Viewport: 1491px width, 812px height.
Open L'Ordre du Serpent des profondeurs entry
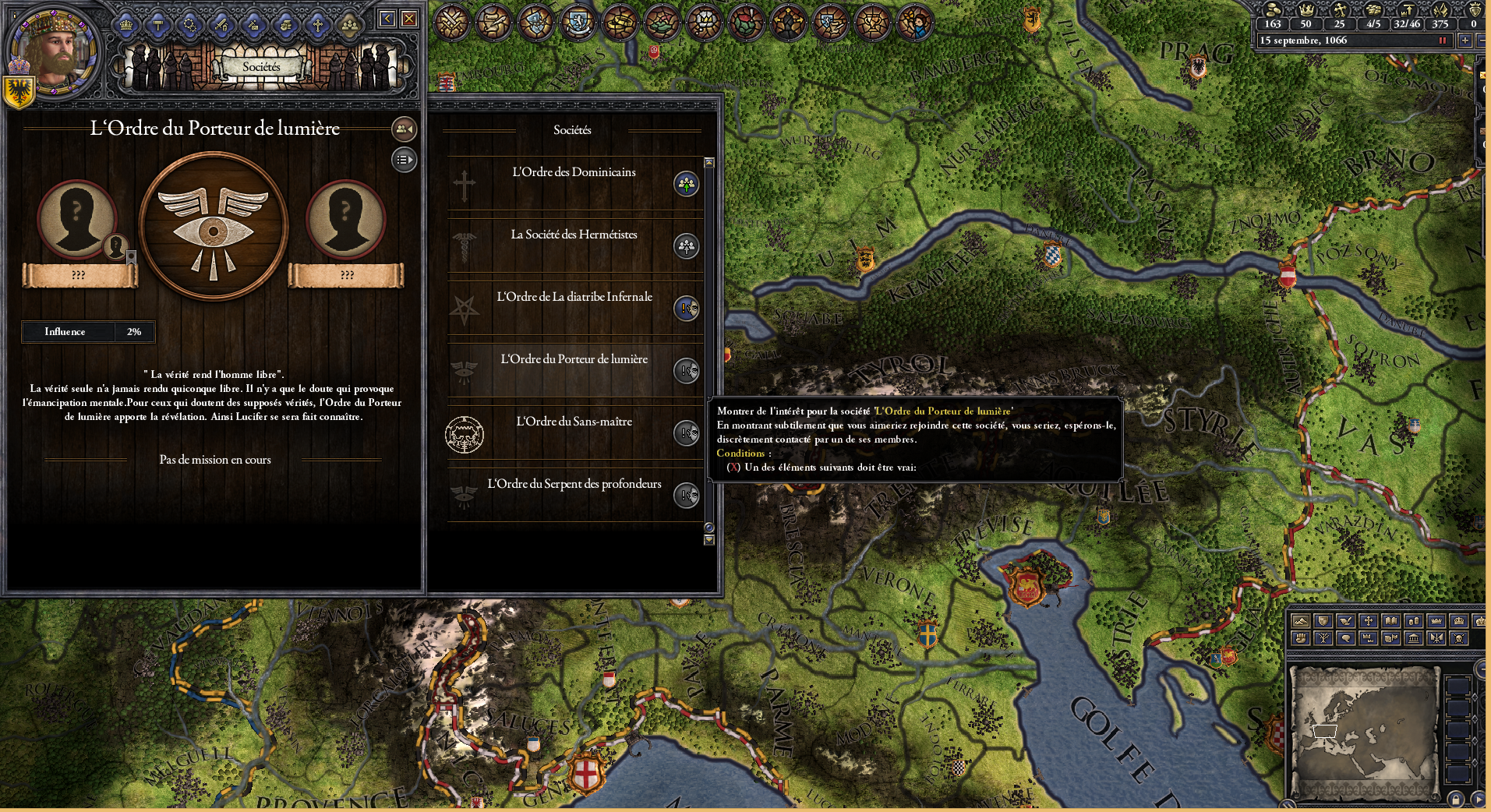pos(574,484)
